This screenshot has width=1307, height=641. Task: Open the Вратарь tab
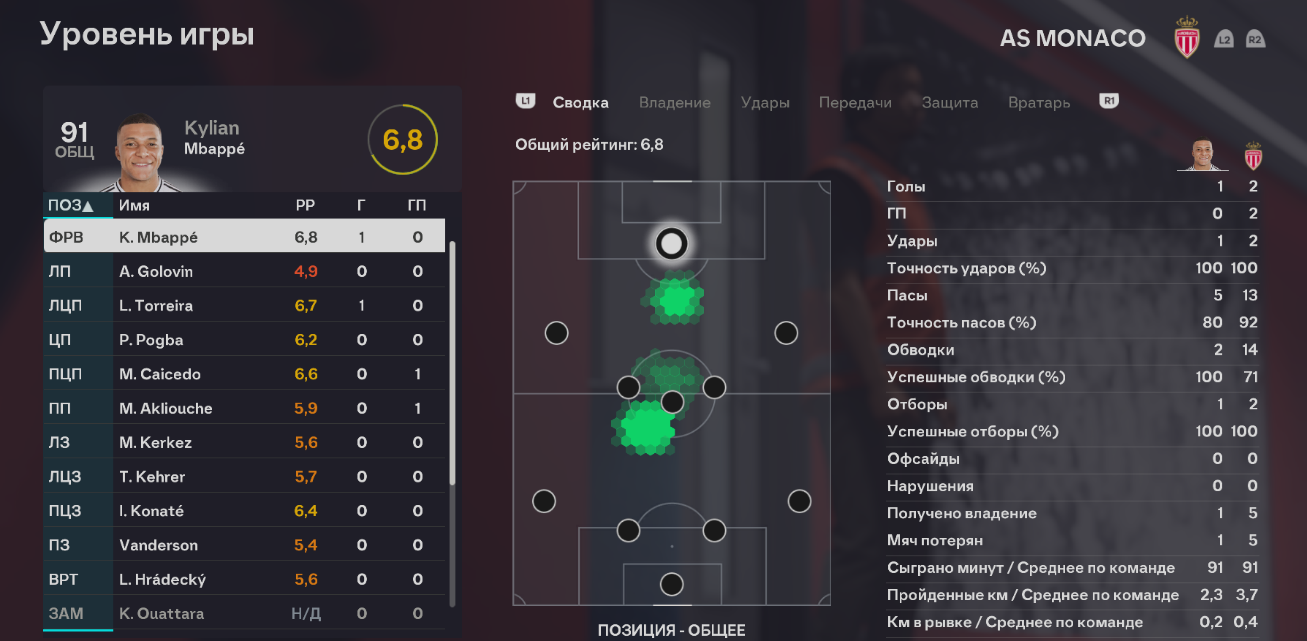point(1039,102)
